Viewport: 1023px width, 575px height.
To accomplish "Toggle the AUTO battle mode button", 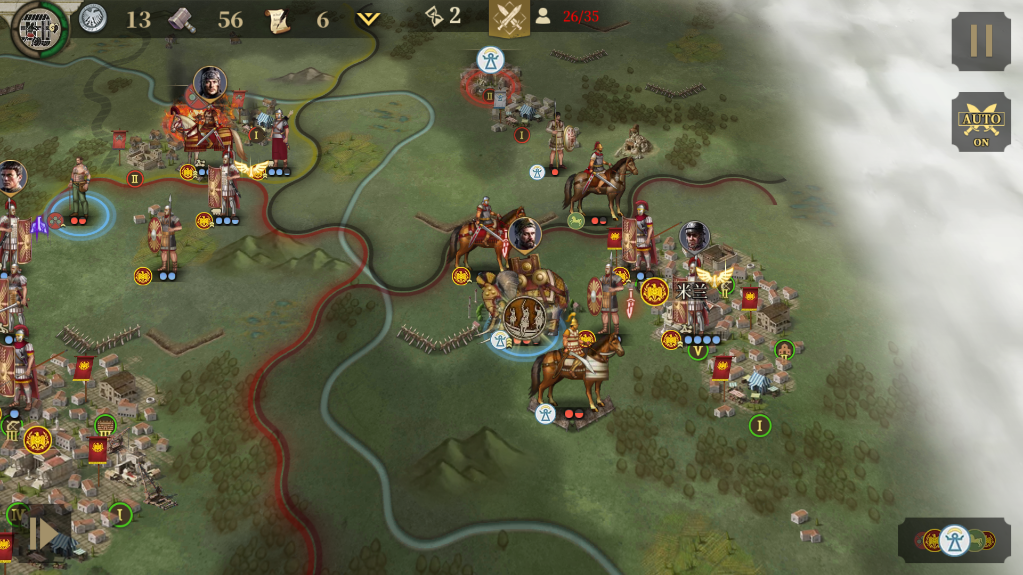I will 980,121.
